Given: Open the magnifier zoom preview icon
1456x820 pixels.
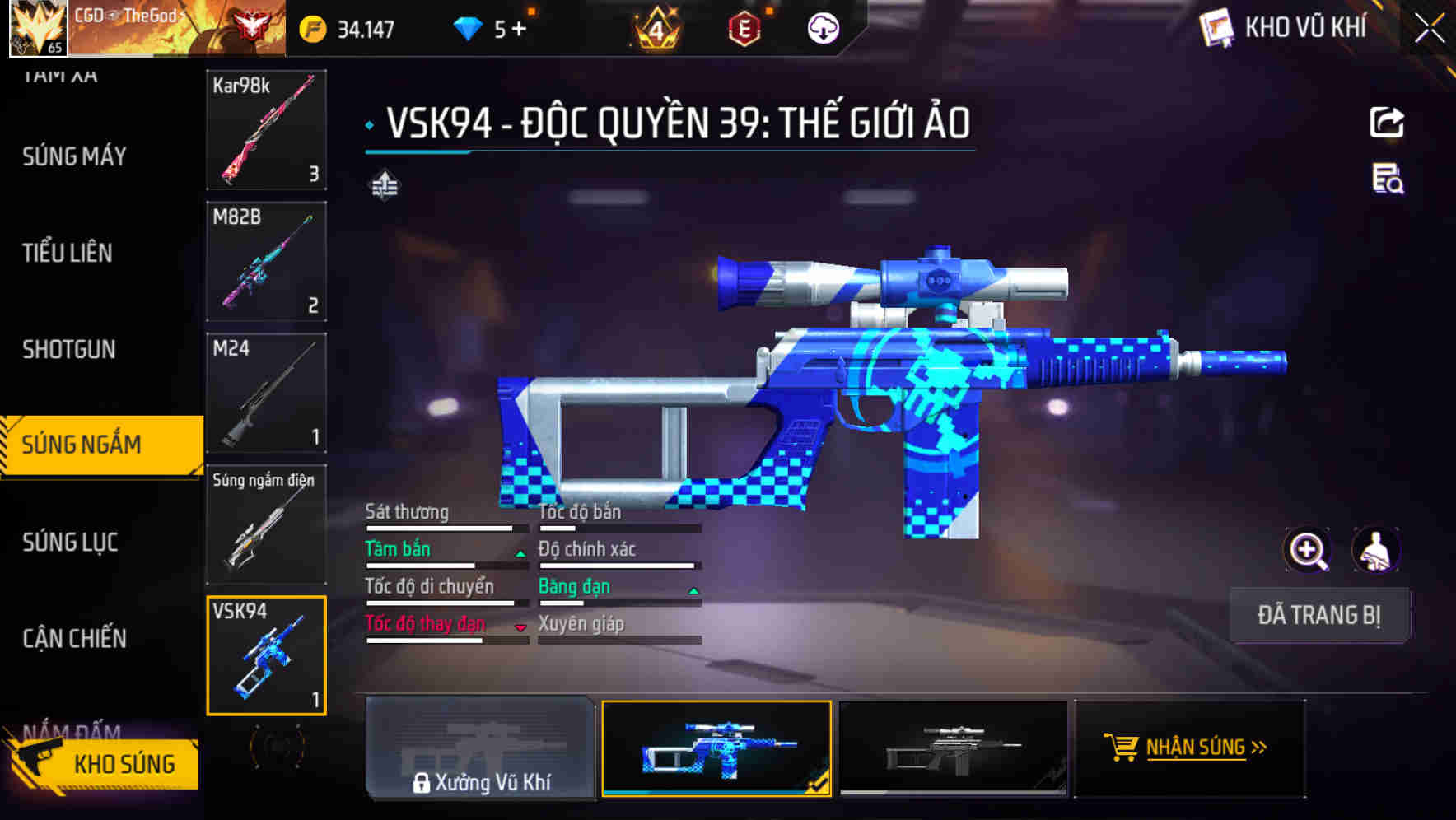Looking at the screenshot, I should (1308, 550).
